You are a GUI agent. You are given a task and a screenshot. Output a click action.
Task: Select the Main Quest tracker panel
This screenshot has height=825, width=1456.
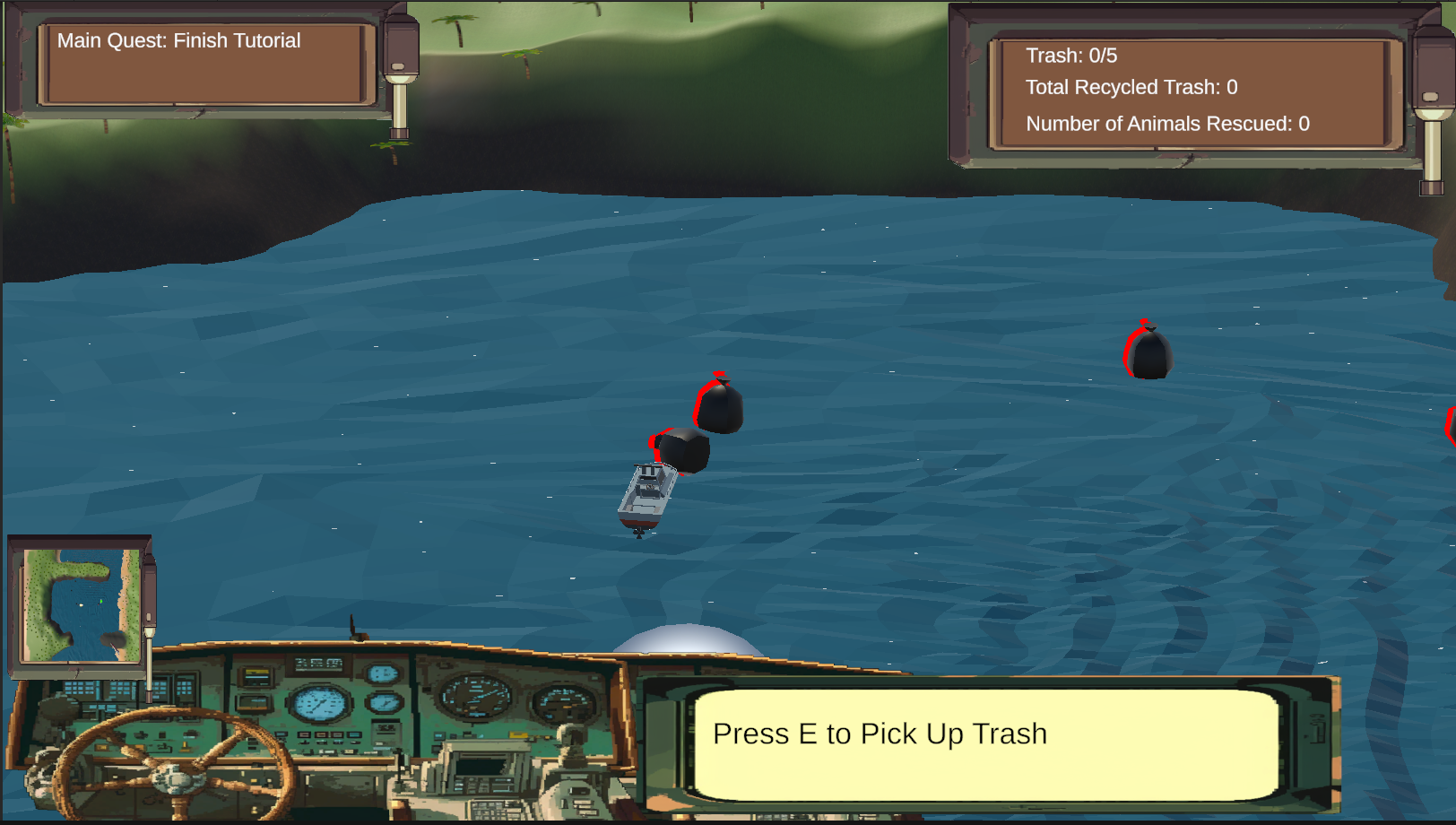[x=206, y=65]
